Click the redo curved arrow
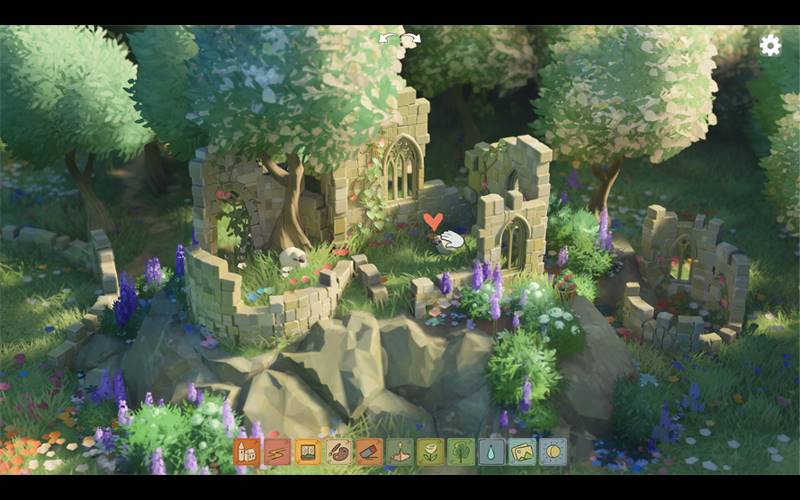 click(412, 39)
